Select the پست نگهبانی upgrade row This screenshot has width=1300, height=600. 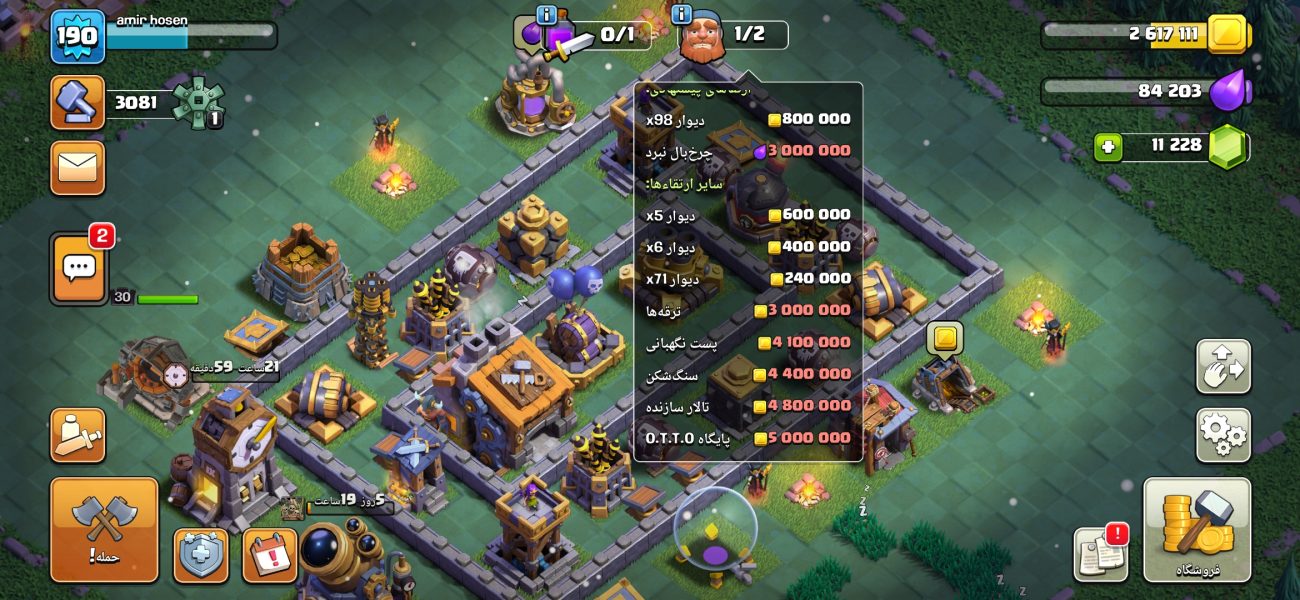click(748, 342)
